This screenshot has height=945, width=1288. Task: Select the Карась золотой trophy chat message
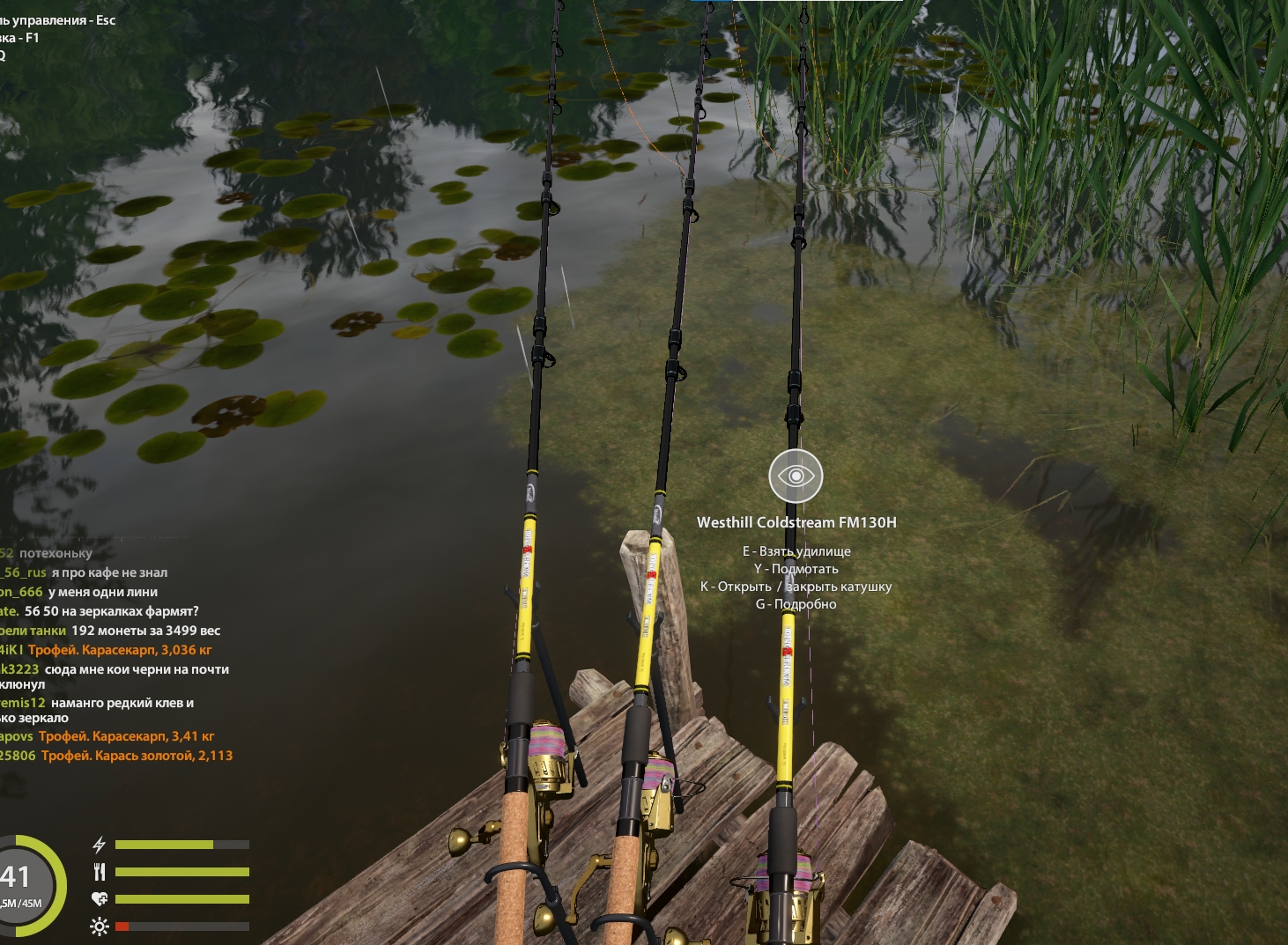[137, 756]
